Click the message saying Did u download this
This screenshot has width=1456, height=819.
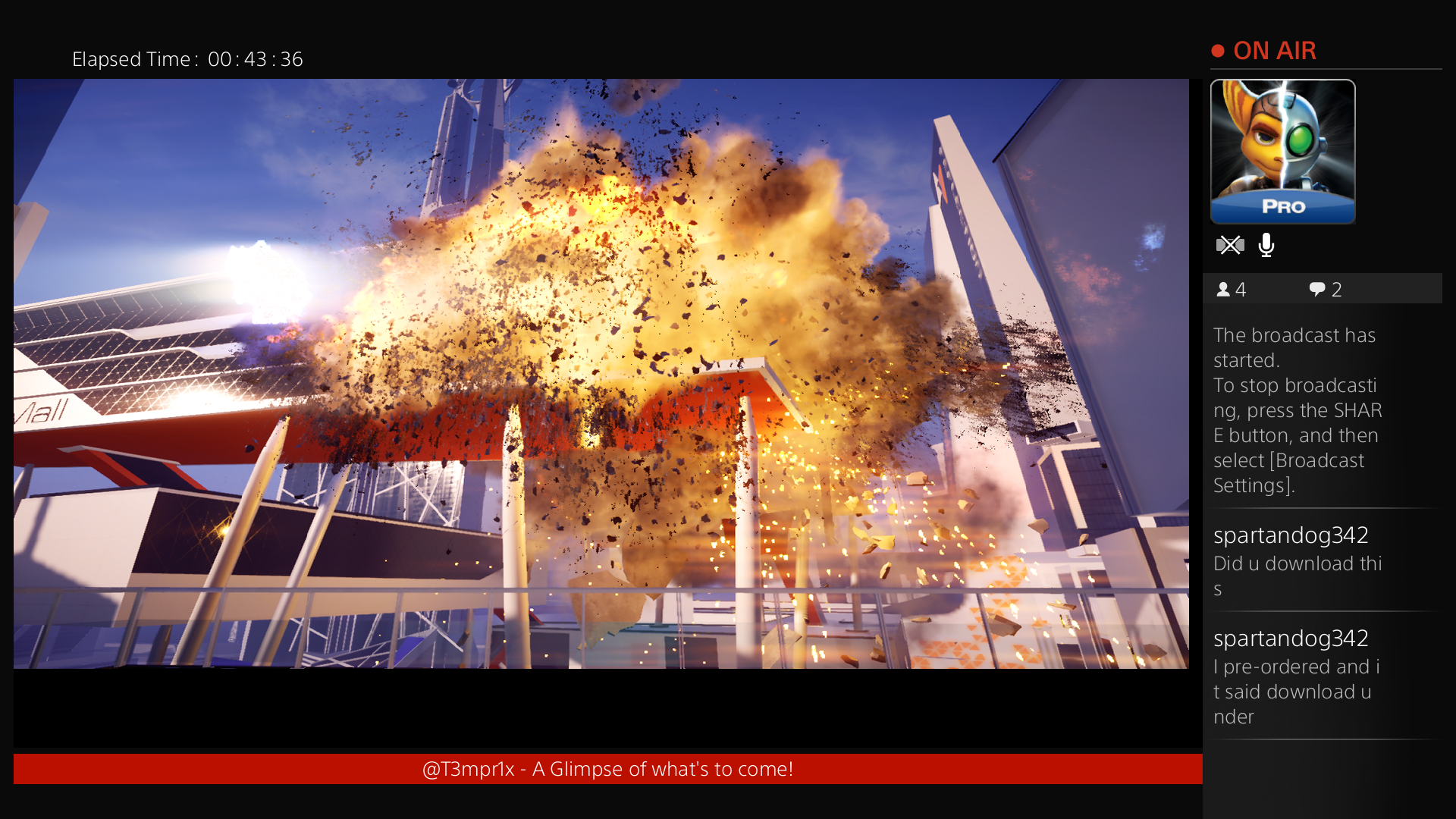(x=1298, y=575)
